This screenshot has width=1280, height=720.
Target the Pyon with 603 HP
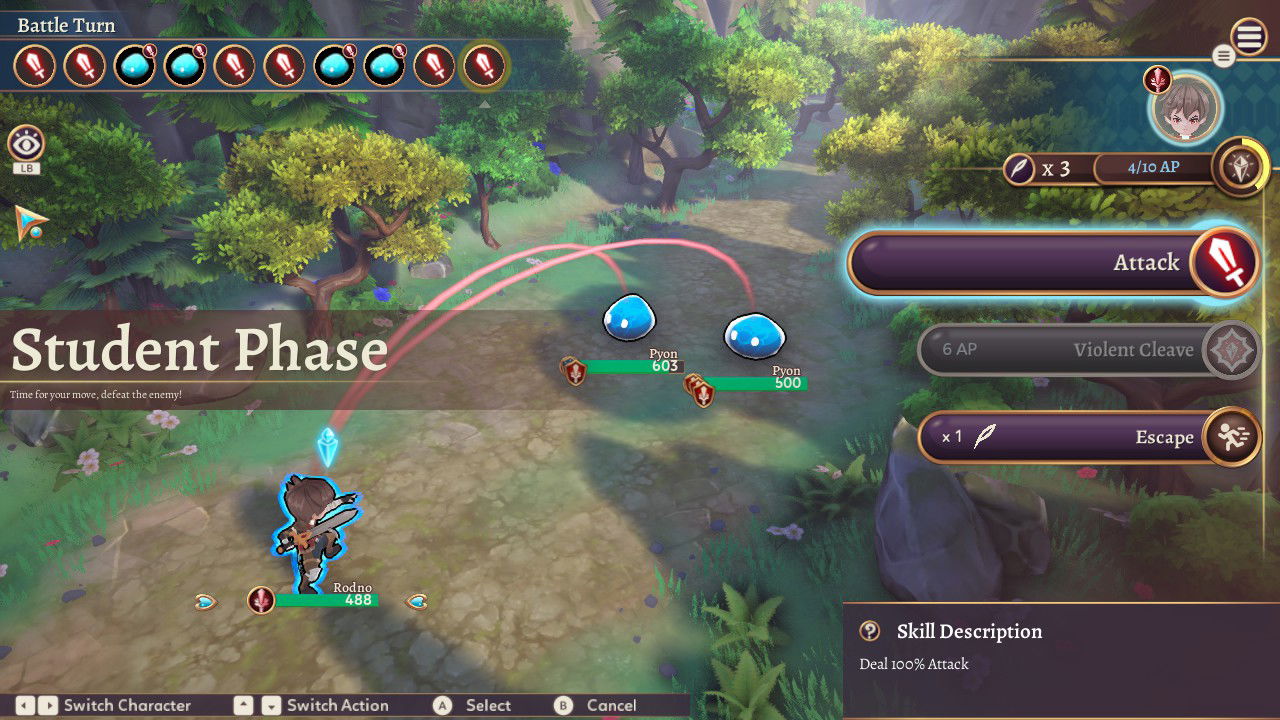[x=629, y=317]
